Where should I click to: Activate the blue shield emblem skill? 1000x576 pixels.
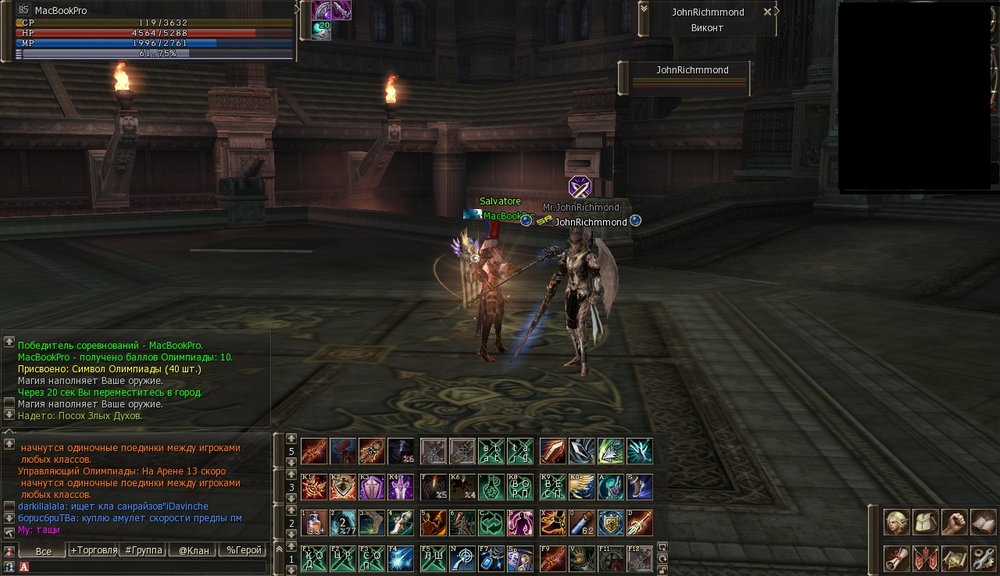[611, 523]
